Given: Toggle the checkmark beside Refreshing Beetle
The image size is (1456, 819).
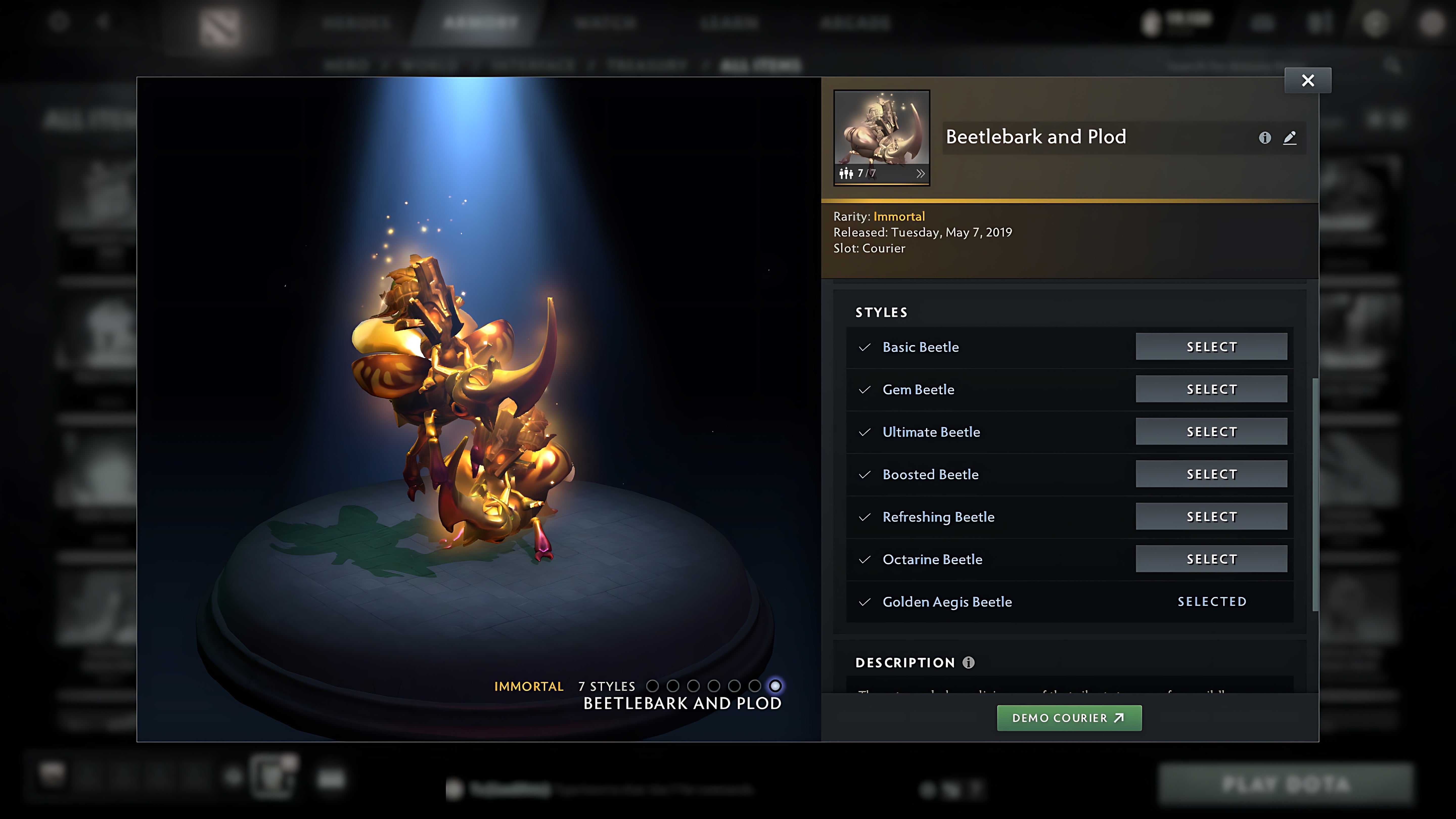Looking at the screenshot, I should point(864,517).
